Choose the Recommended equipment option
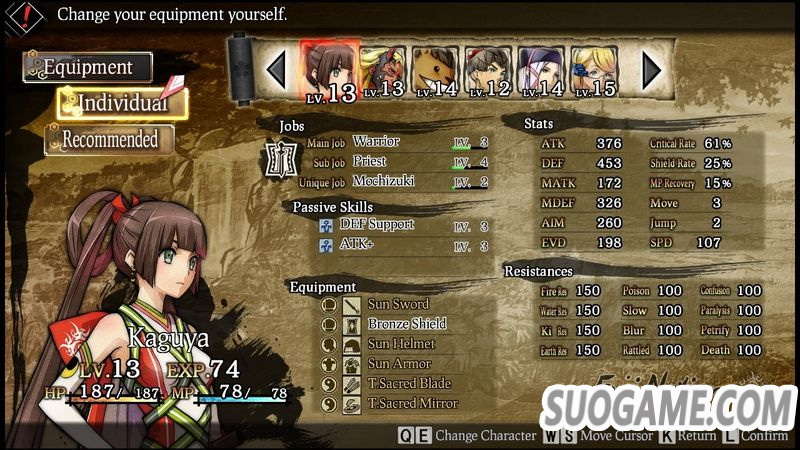Viewport: 800px width, 450px height. [108, 140]
